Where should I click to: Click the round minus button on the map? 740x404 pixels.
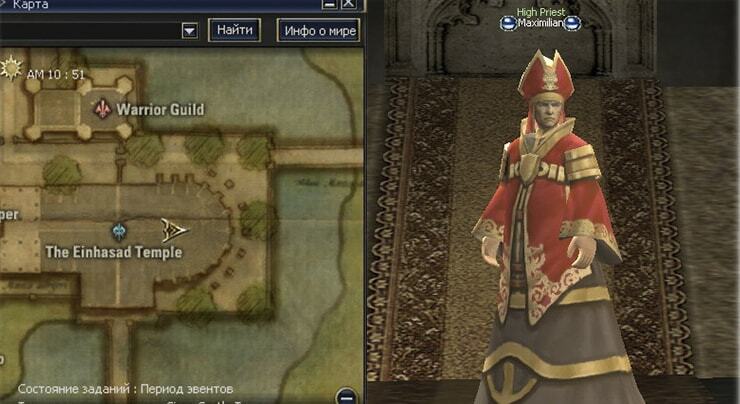347,395
